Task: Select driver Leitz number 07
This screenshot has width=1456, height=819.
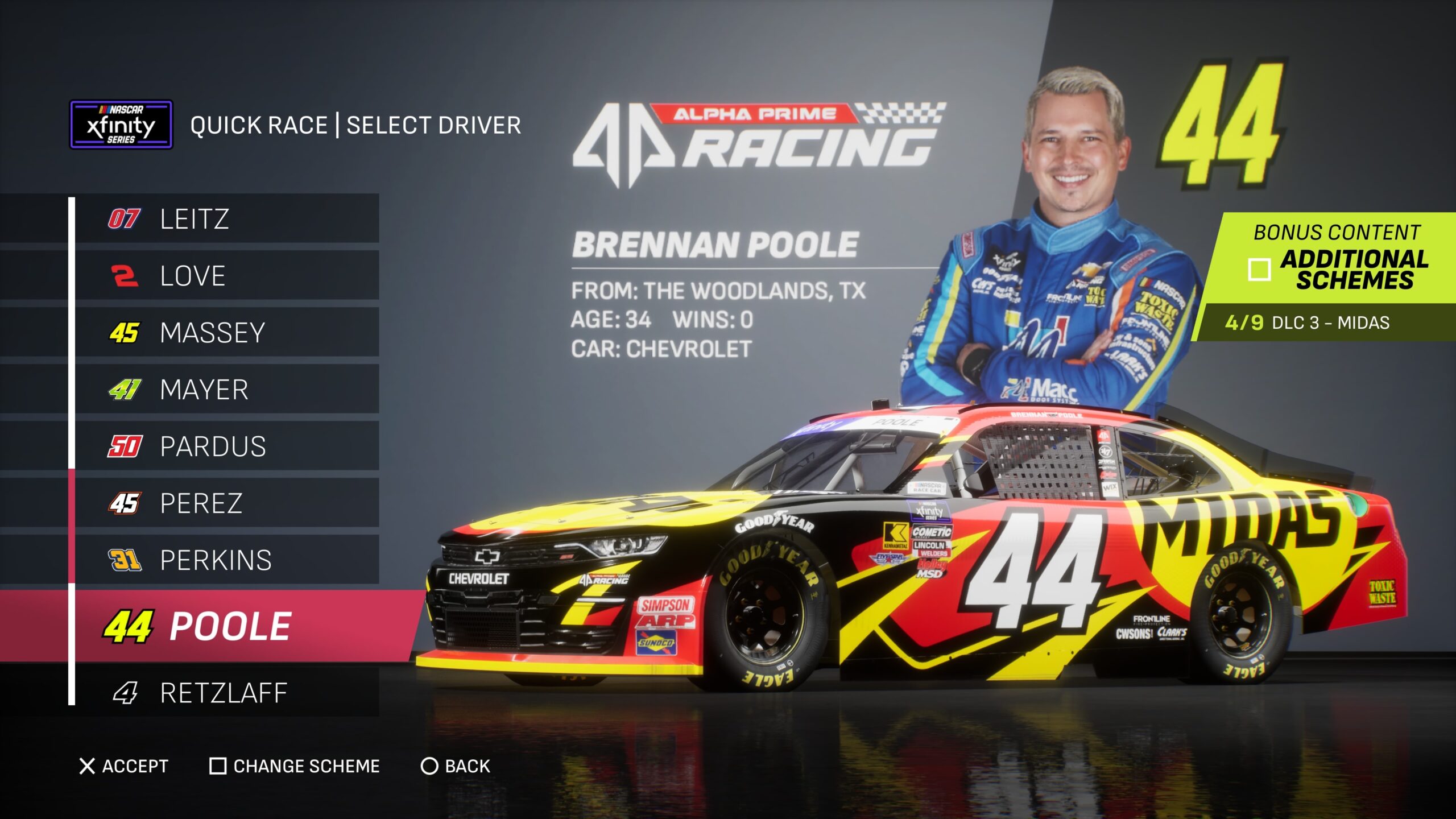Action: coord(226,219)
